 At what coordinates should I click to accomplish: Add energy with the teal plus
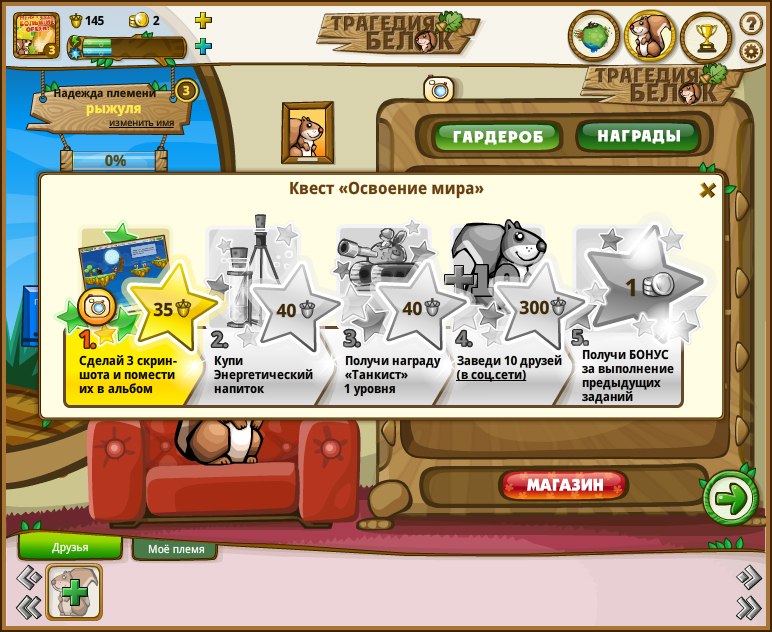coord(203,46)
